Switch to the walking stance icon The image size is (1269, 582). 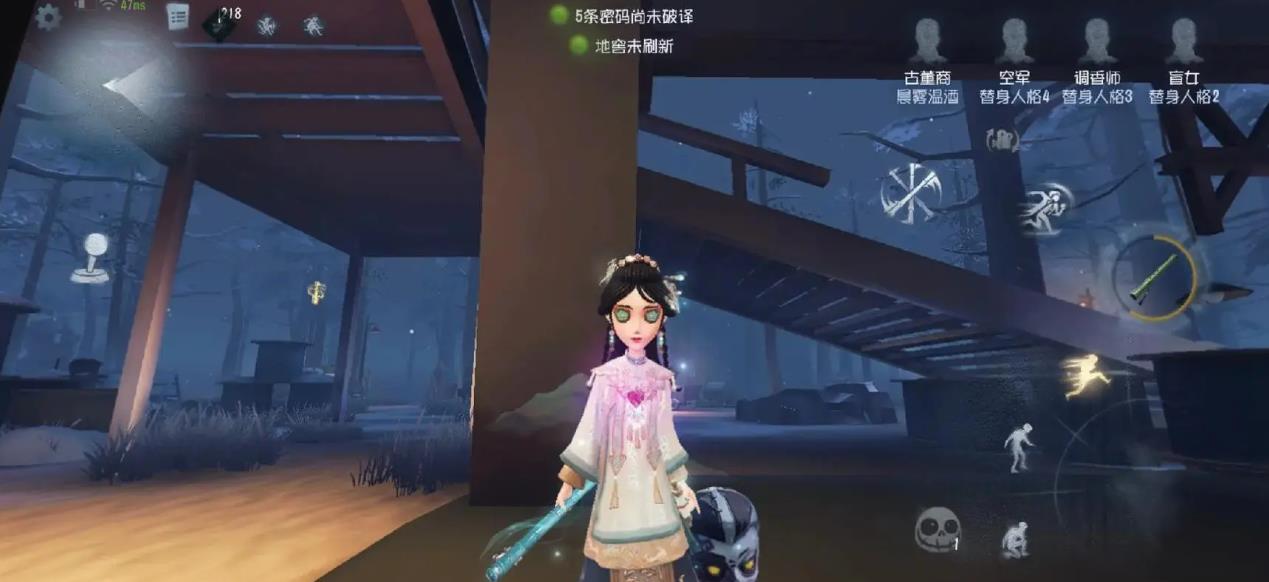coord(1018,446)
